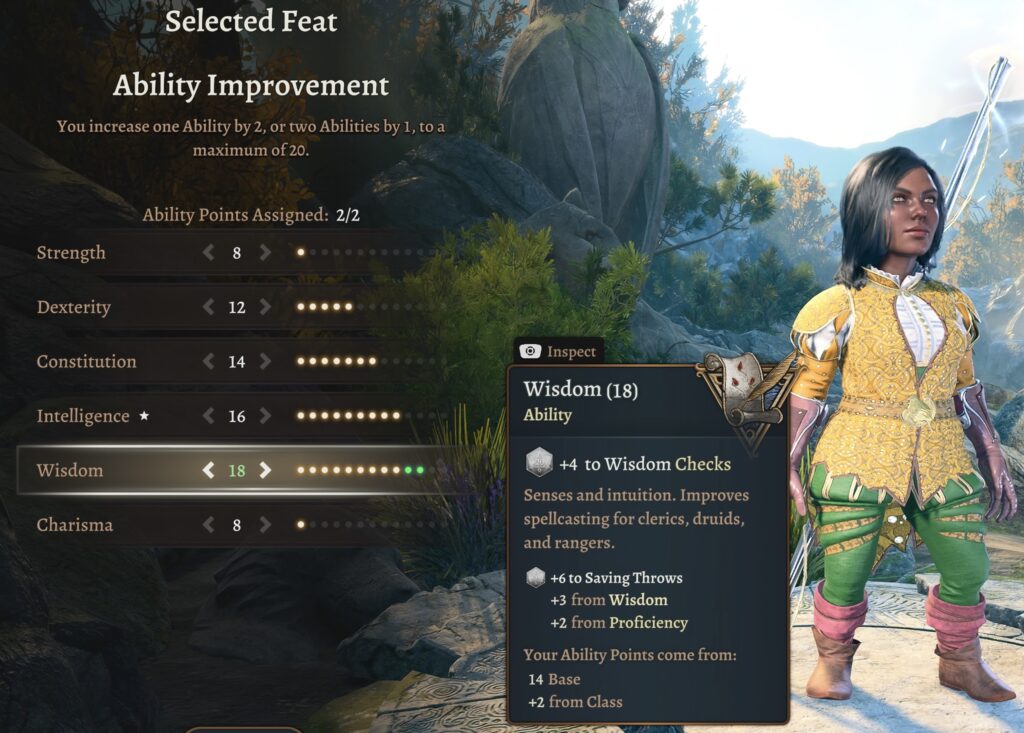This screenshot has height=733, width=1024.
Task: Decrease Charisma using the left arrow
Action: pos(208,524)
